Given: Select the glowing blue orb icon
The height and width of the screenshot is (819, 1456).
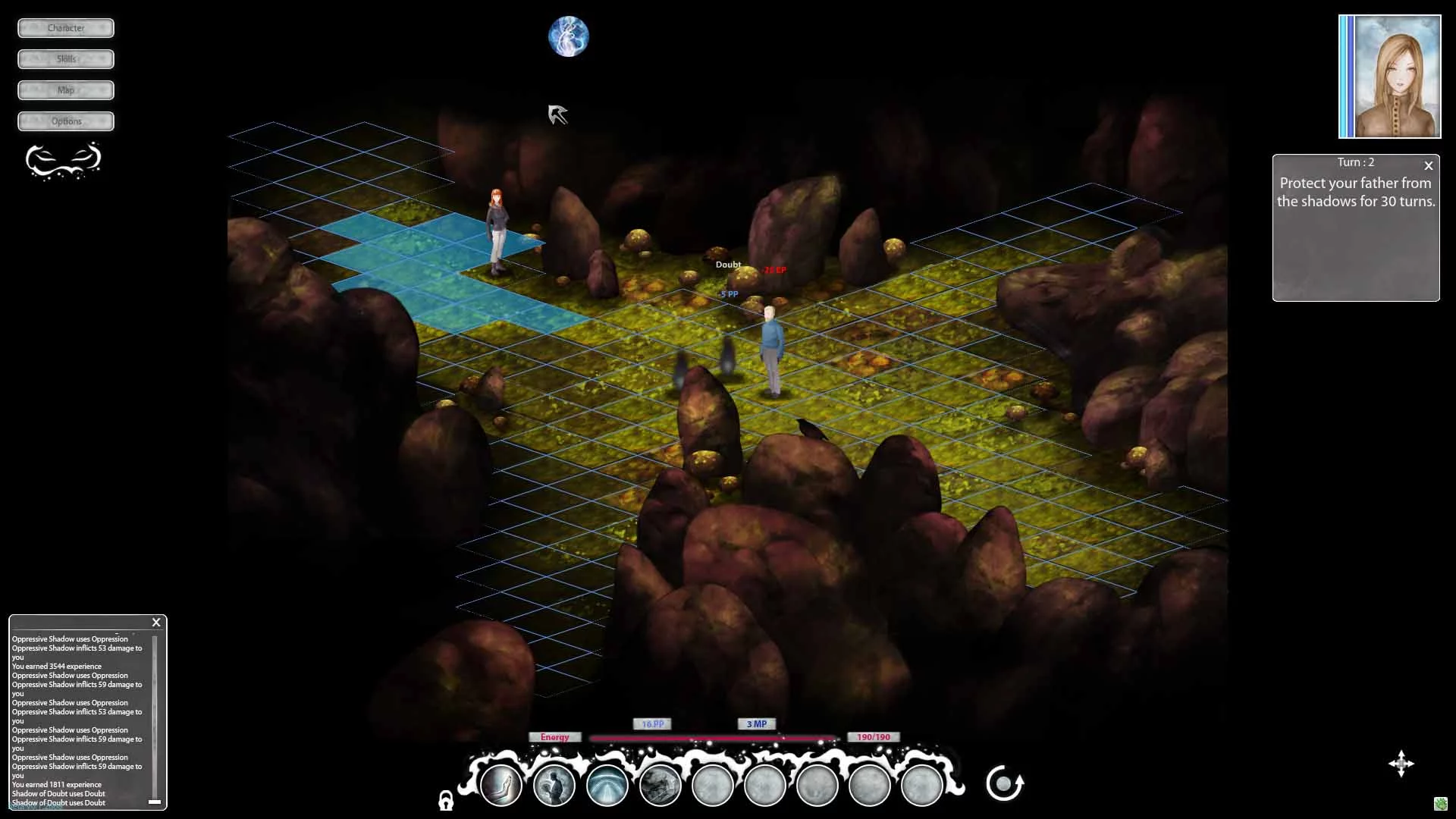Looking at the screenshot, I should point(568,36).
